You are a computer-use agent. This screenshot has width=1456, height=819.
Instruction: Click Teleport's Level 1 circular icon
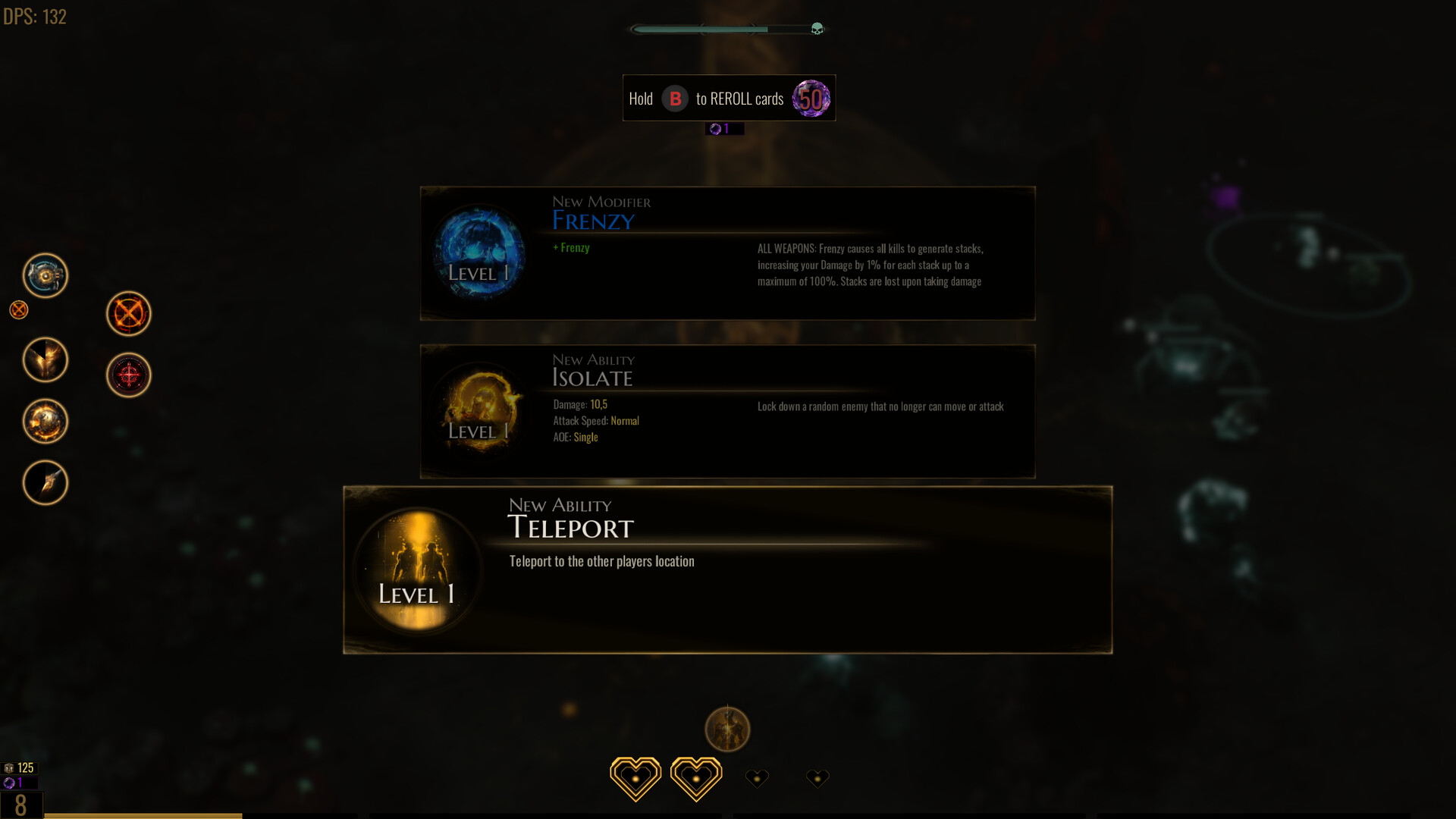click(417, 570)
